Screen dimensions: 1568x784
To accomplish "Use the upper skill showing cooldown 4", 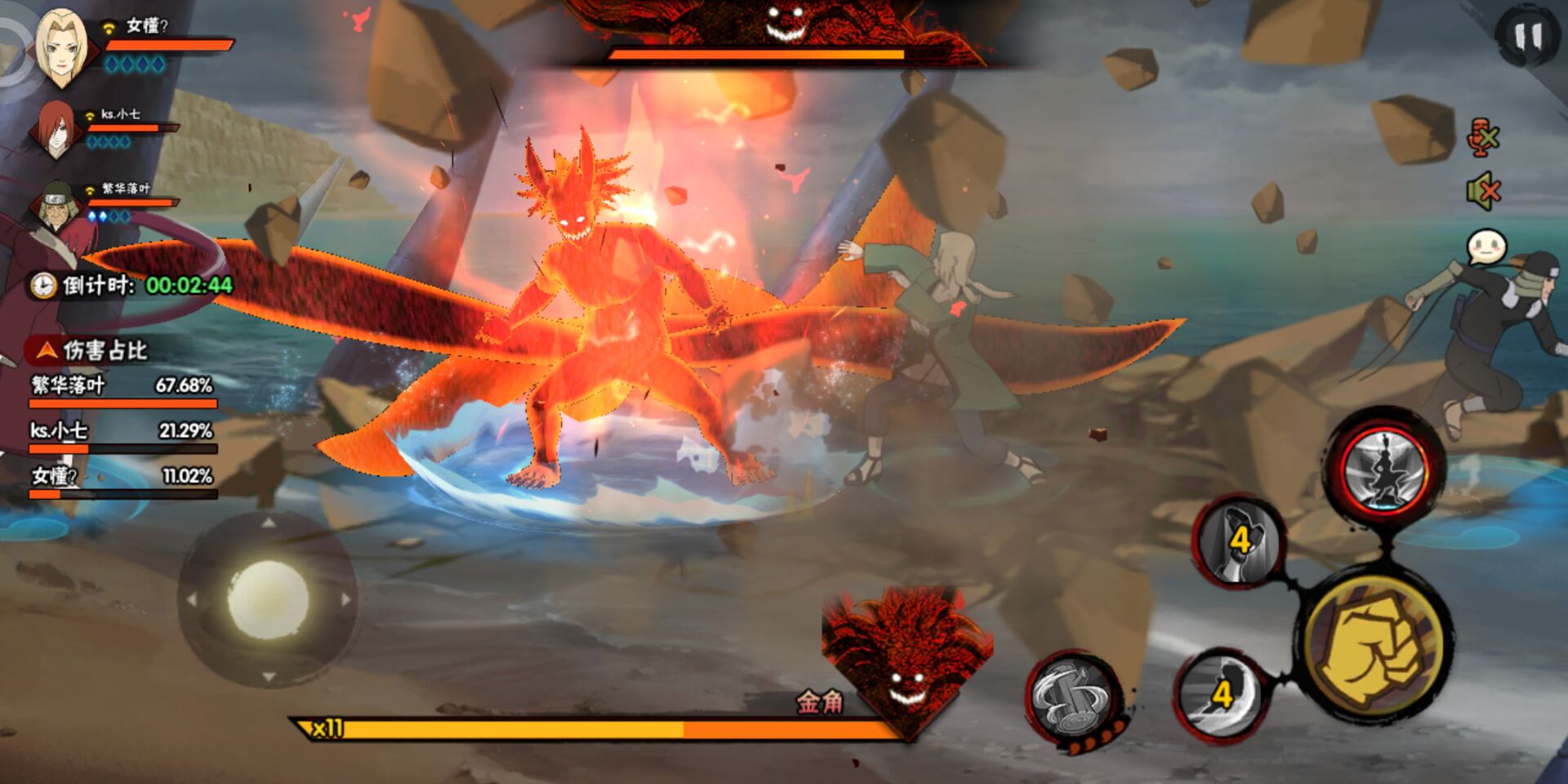I will coord(1239,540).
